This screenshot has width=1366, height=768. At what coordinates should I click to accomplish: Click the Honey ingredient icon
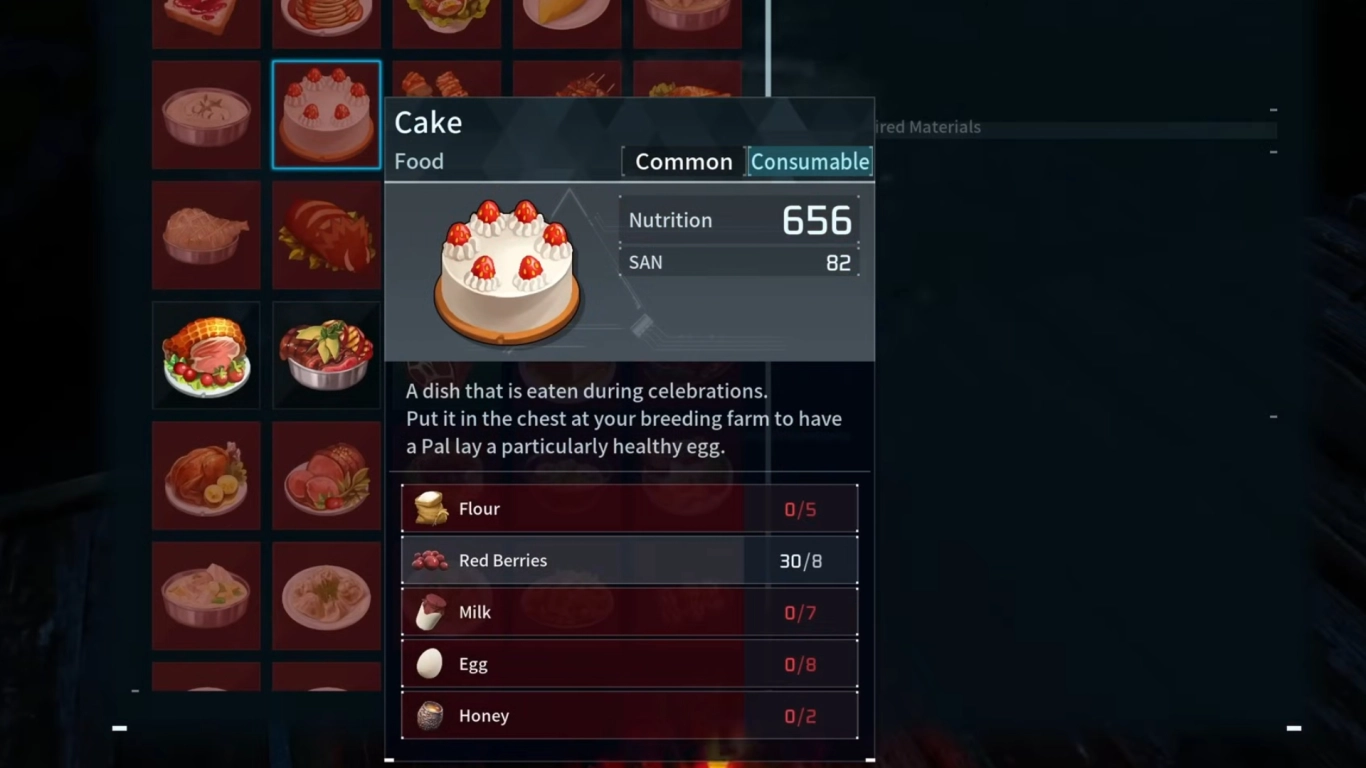[430, 715]
